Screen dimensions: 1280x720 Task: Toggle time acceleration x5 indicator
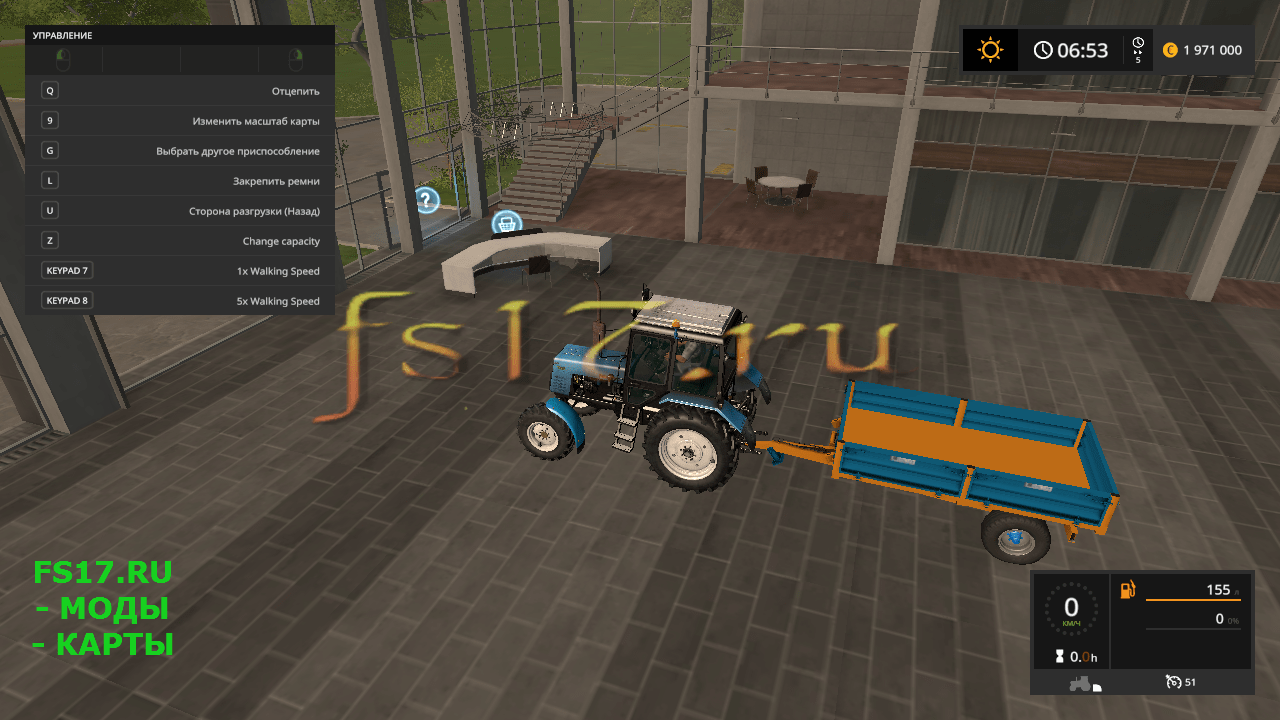click(x=1136, y=49)
